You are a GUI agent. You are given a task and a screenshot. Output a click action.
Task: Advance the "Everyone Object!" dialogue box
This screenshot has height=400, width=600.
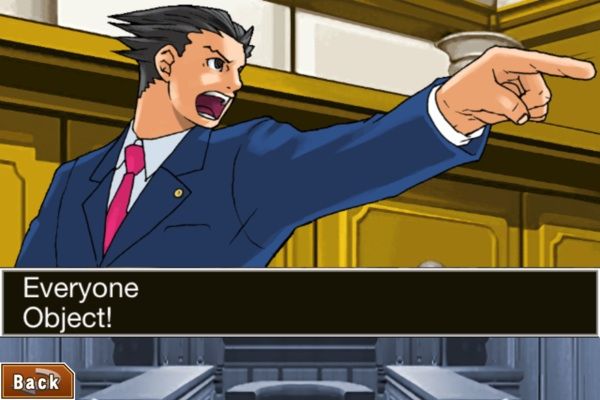[x=300, y=302]
